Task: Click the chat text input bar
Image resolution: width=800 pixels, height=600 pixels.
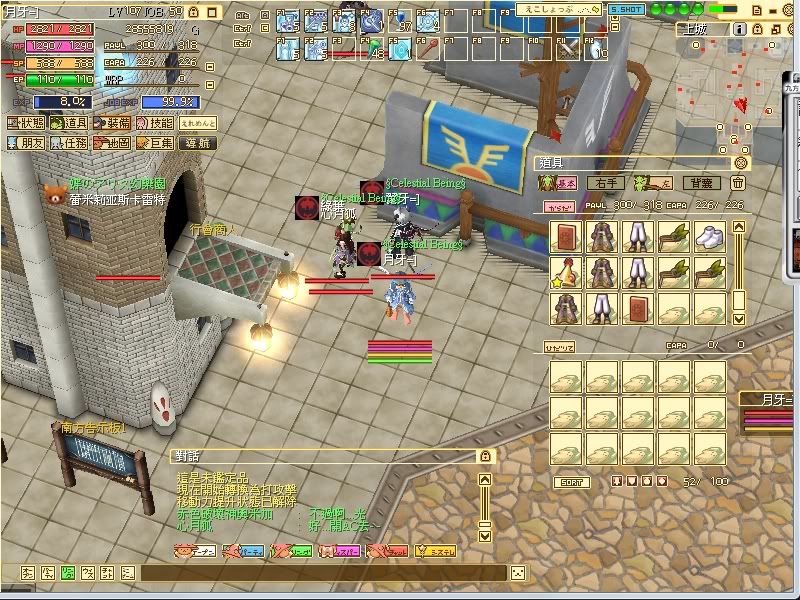Action: click(x=320, y=573)
